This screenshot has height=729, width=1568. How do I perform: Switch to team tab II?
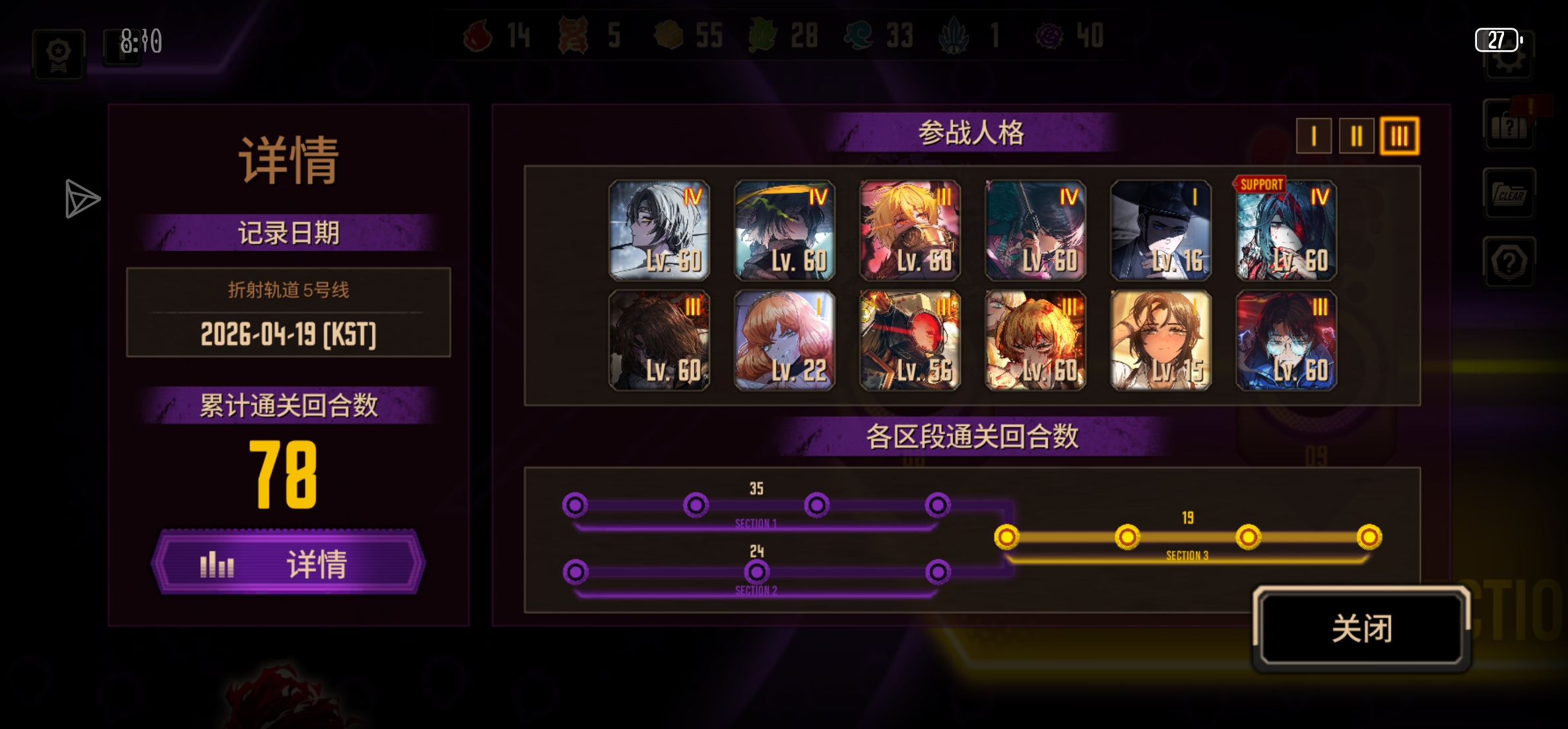point(1356,135)
